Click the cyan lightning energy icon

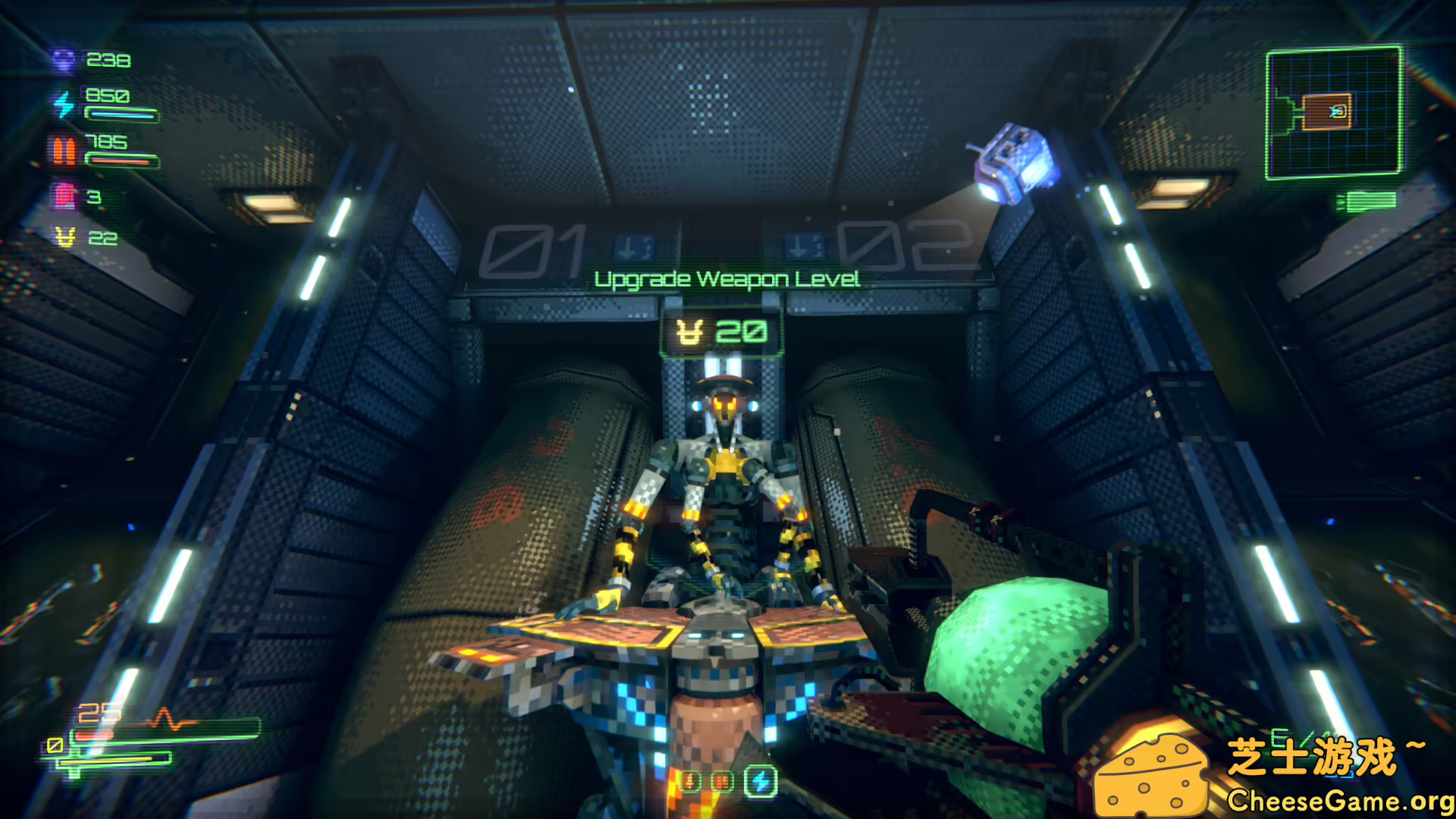point(64,104)
